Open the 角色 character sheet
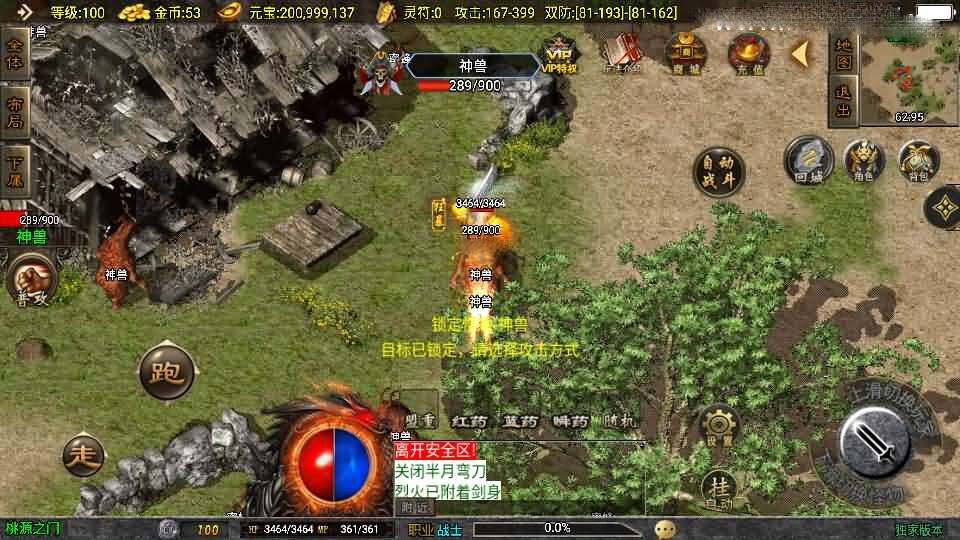The image size is (960, 540). tap(864, 160)
